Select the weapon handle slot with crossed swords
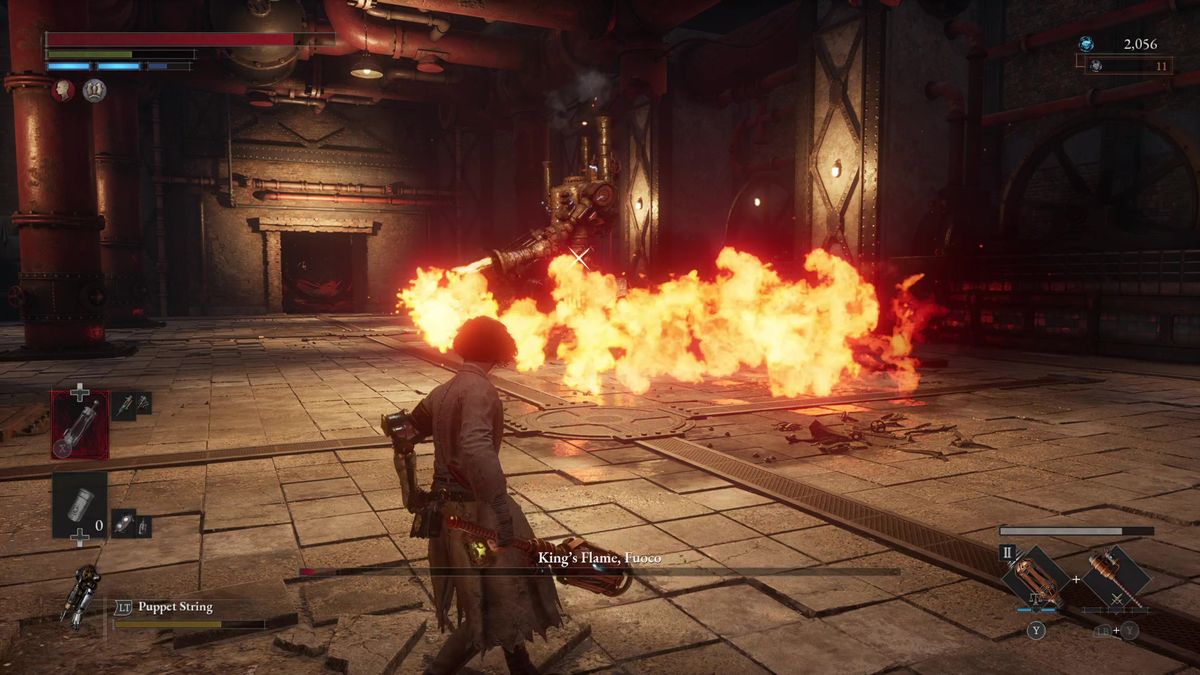Viewport: 1200px width, 675px height. pos(1115,578)
